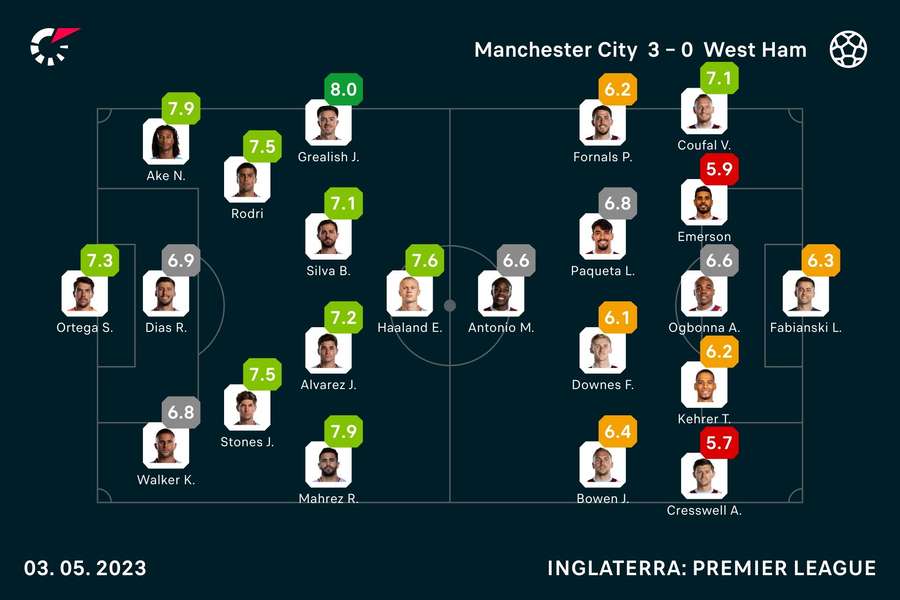Select Coufal V. in the lineup
Viewport: 900px width, 600px height.
pyautogui.click(x=704, y=111)
